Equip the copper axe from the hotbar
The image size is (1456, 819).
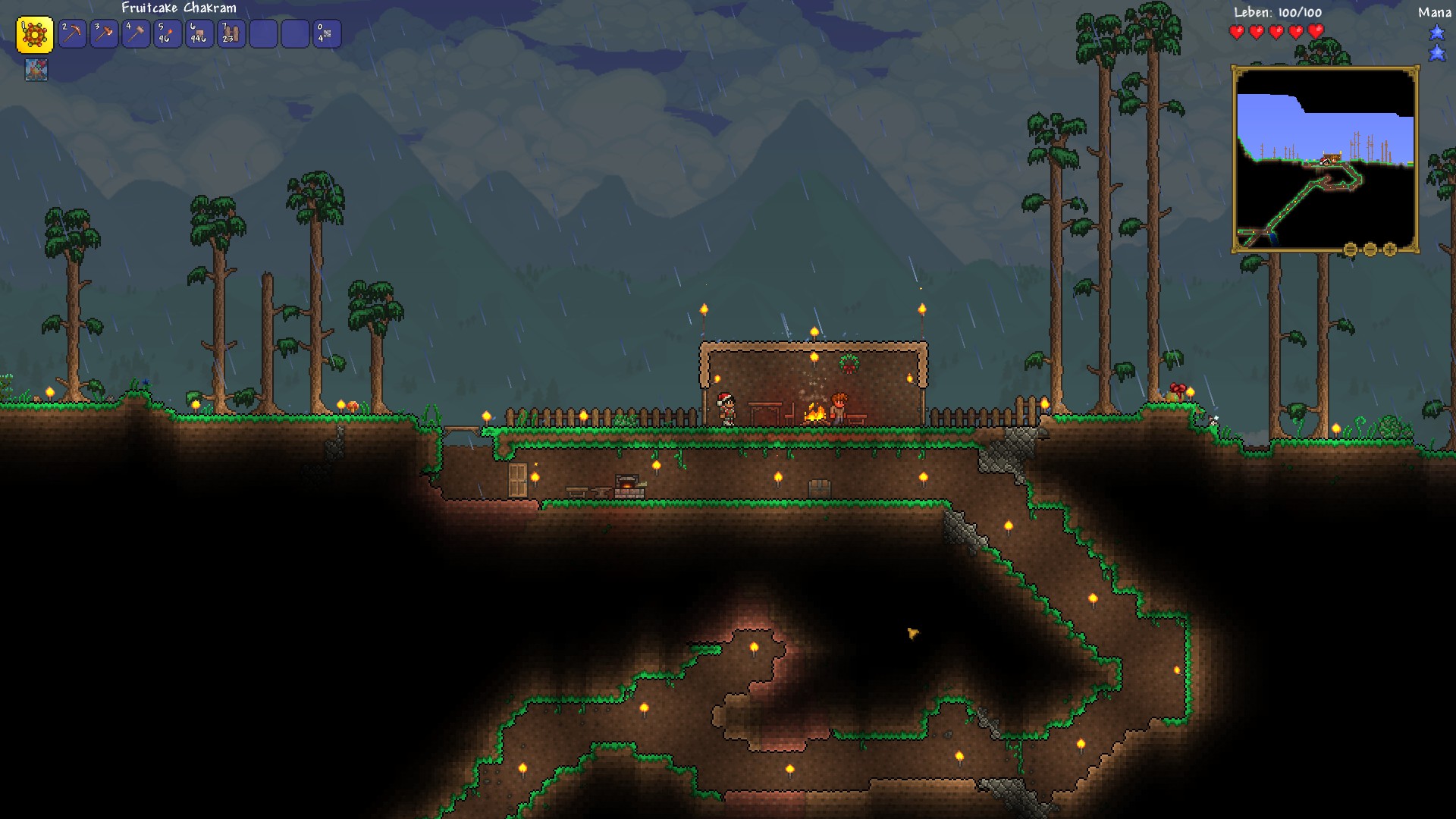(x=105, y=34)
